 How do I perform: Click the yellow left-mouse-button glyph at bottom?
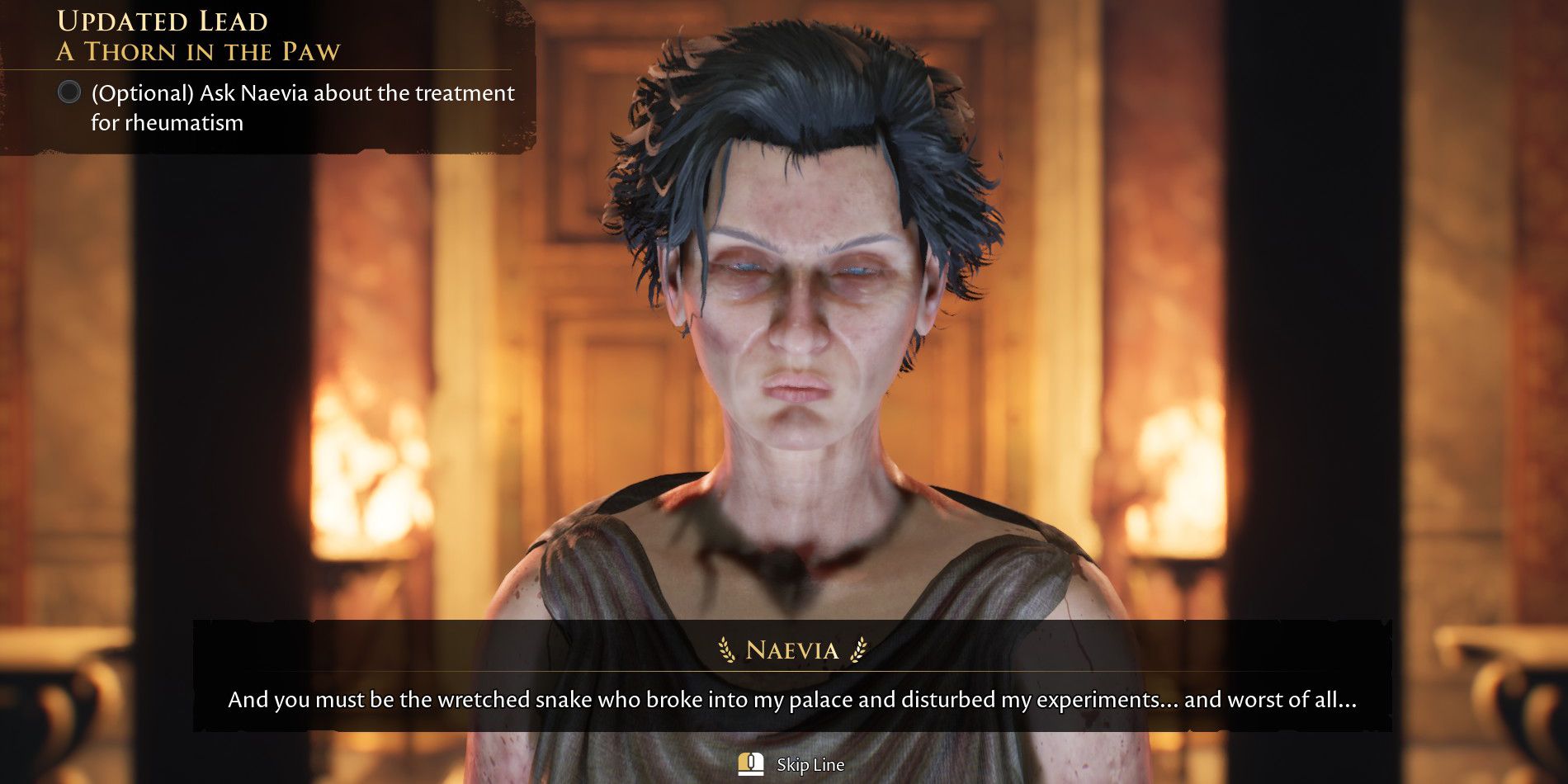[749, 764]
